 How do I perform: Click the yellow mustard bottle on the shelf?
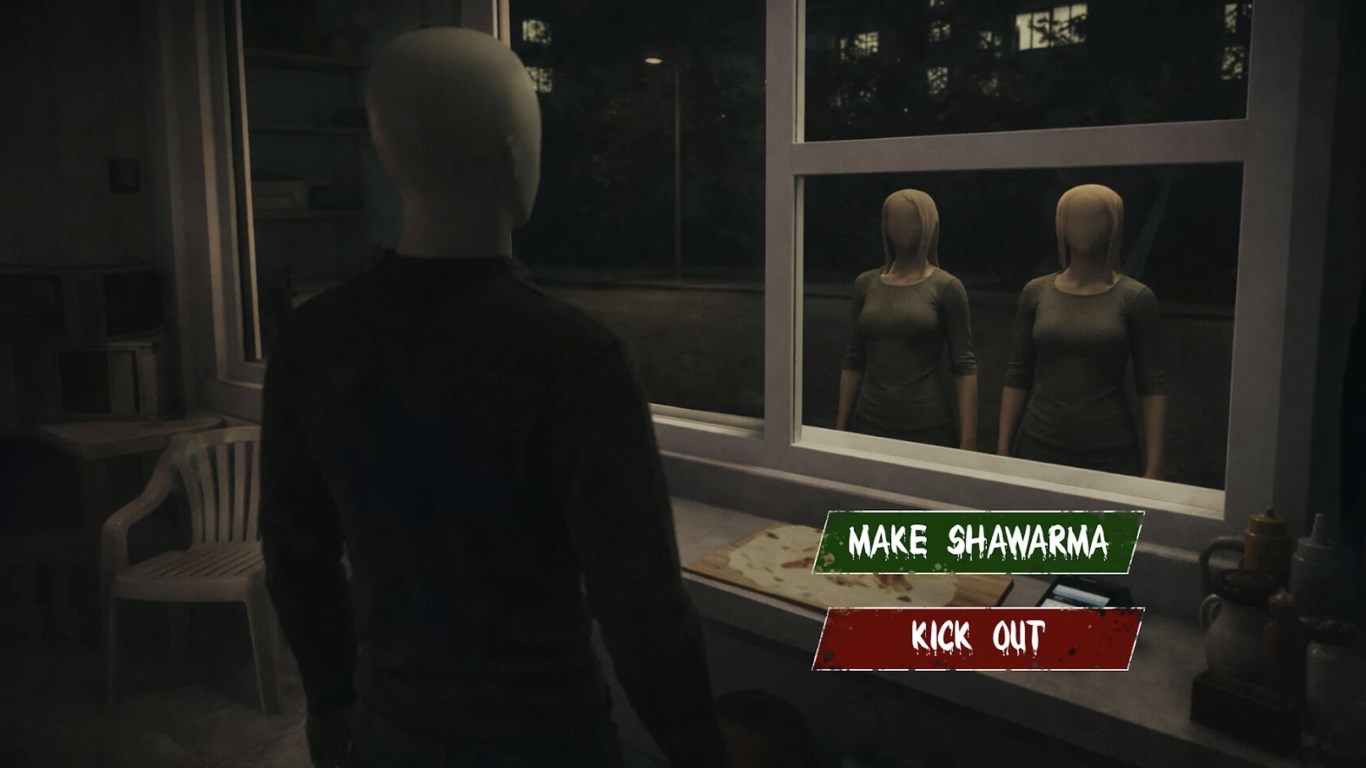pos(1264,540)
